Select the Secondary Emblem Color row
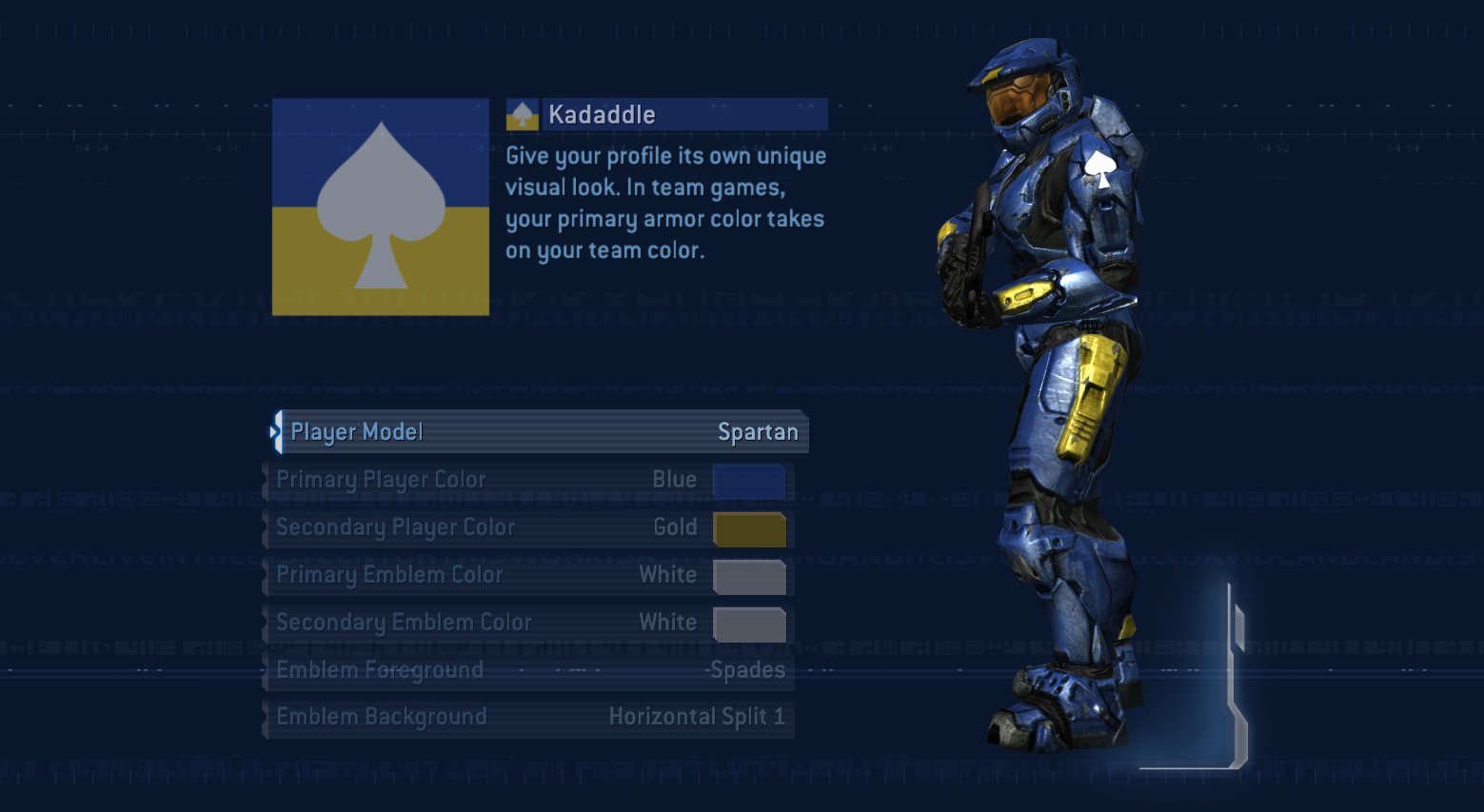The image size is (1484, 812). [528, 622]
